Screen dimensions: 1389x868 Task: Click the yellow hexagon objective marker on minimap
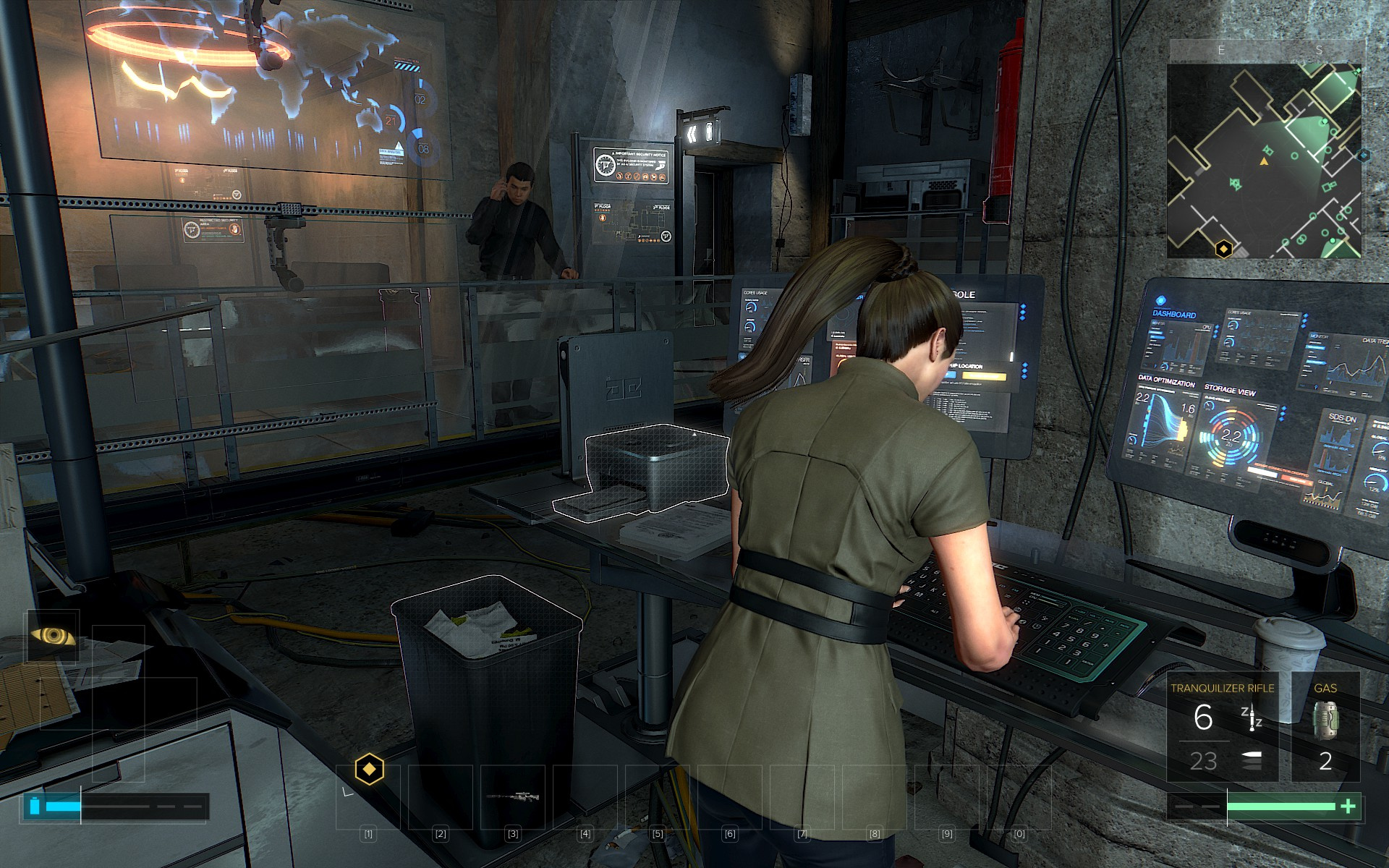1223,250
